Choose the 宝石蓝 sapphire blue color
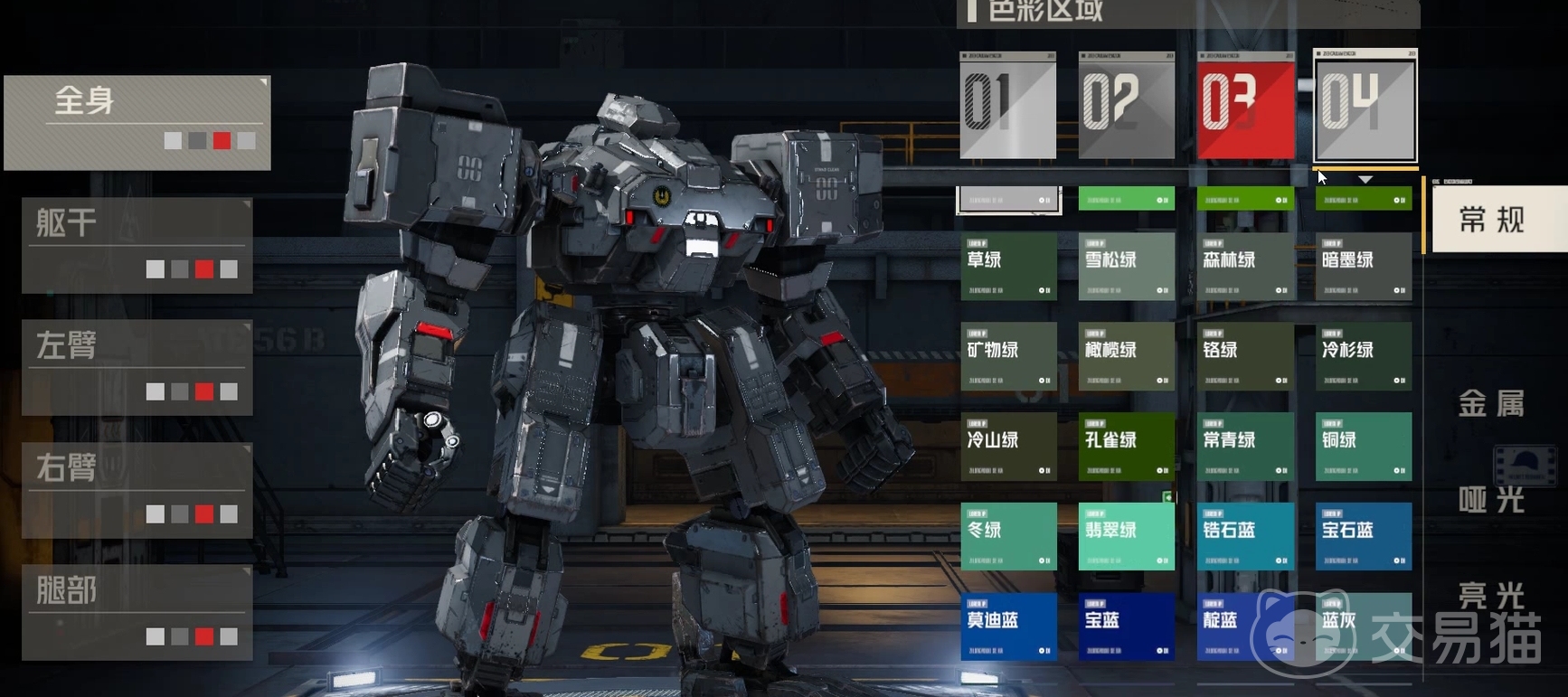1568x697 pixels. 1363,536
